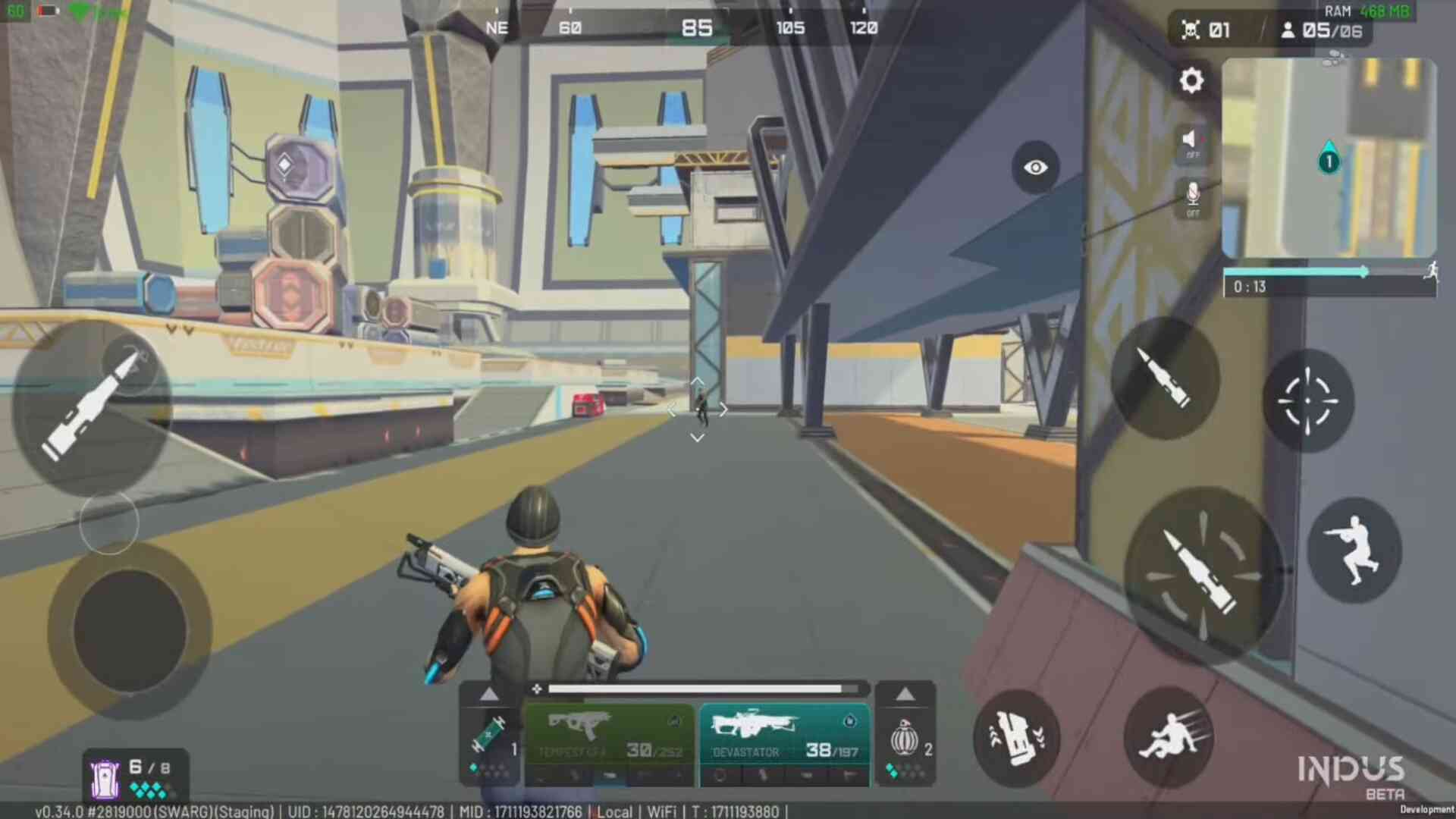1456x819 pixels.
Task: Touch the movement joystick pad
Action: tap(130, 631)
